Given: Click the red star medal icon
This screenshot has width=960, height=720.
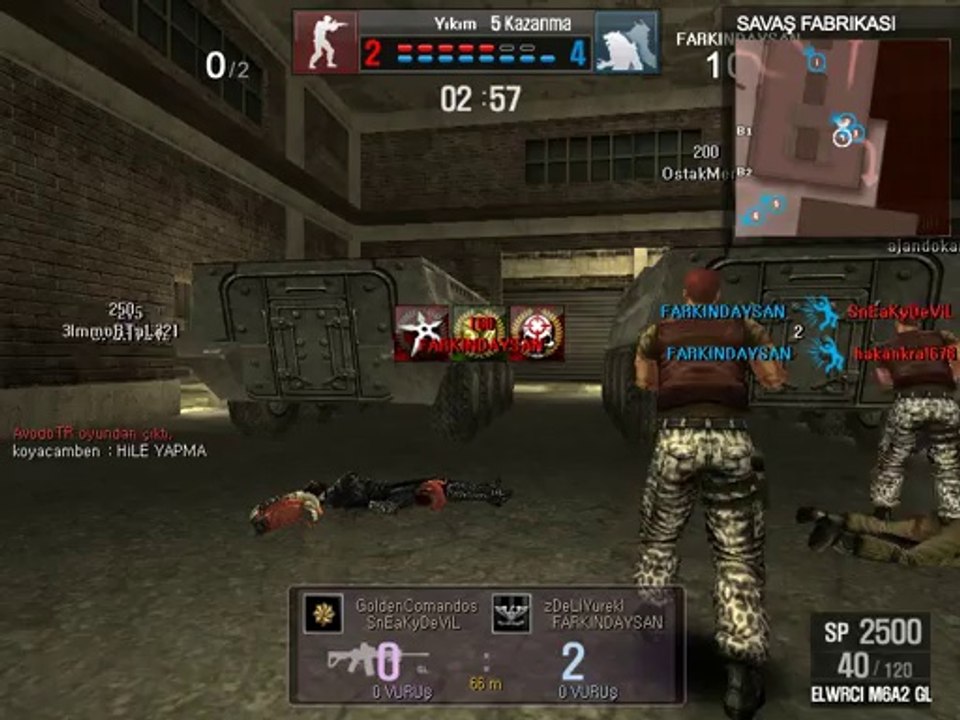Looking at the screenshot, I should (x=537, y=334).
